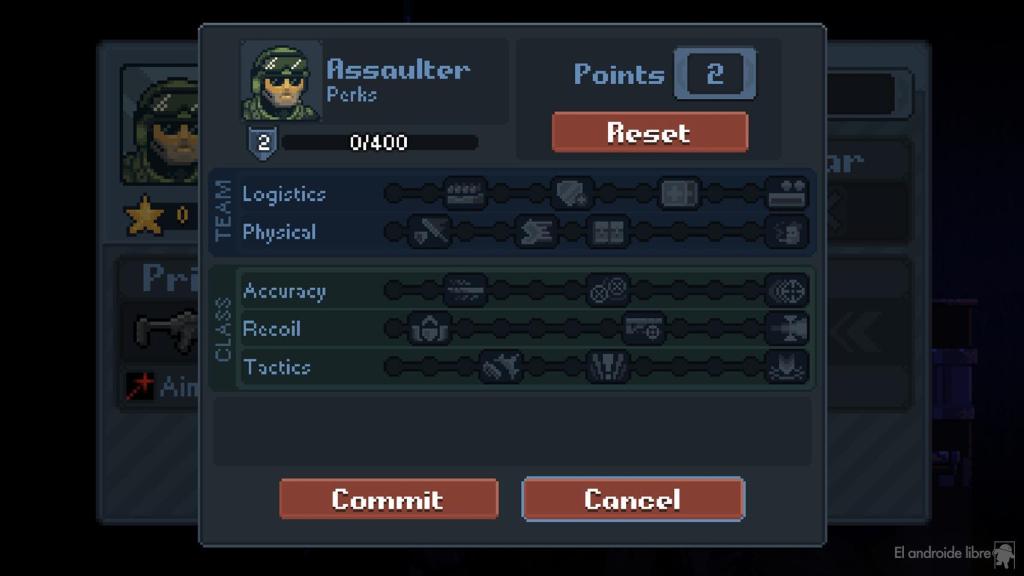Viewport: 1024px width, 576px height.
Task: Reset allocated perk points
Action: [649, 132]
